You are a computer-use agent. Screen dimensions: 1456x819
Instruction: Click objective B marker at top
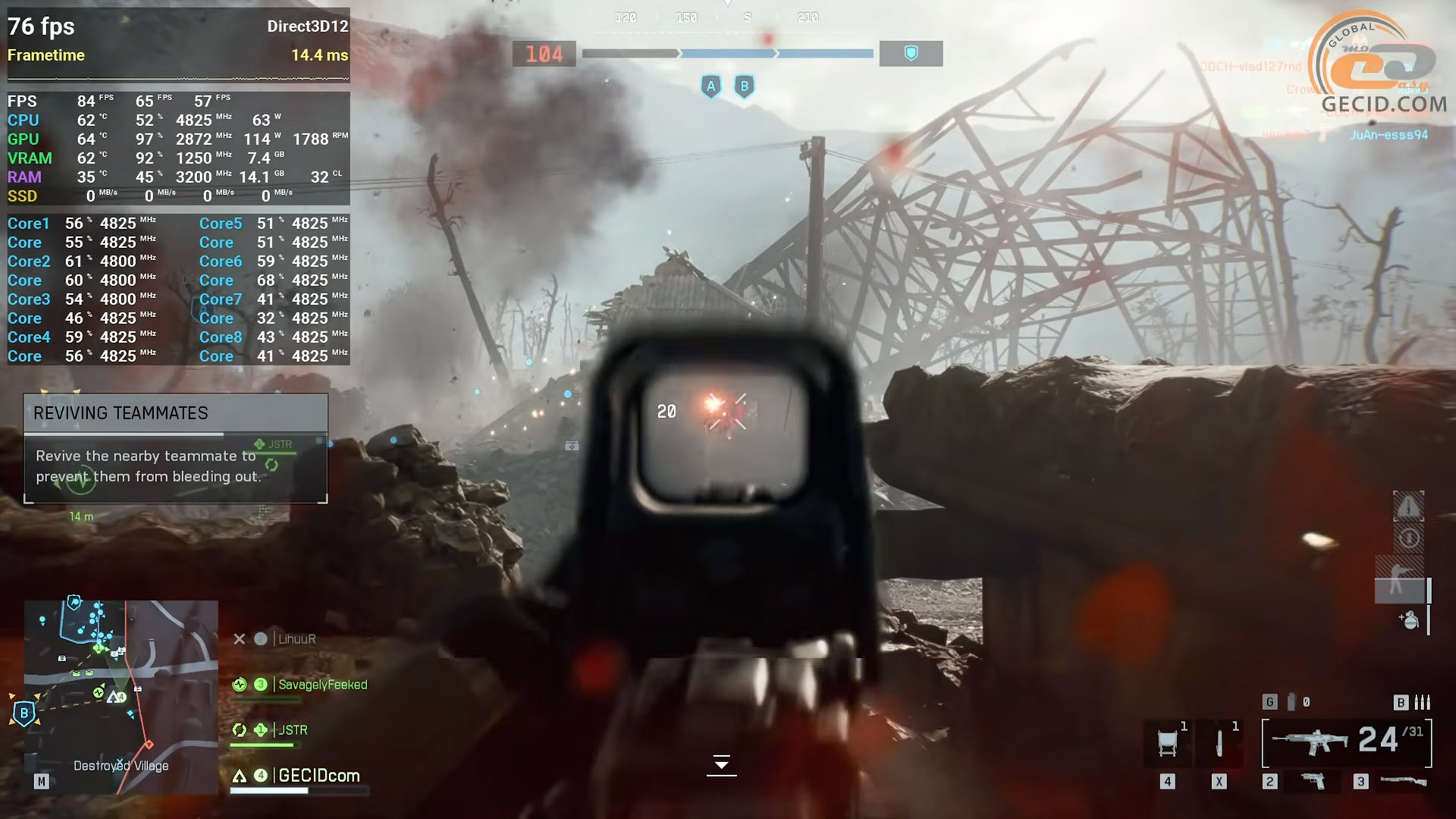point(744,86)
